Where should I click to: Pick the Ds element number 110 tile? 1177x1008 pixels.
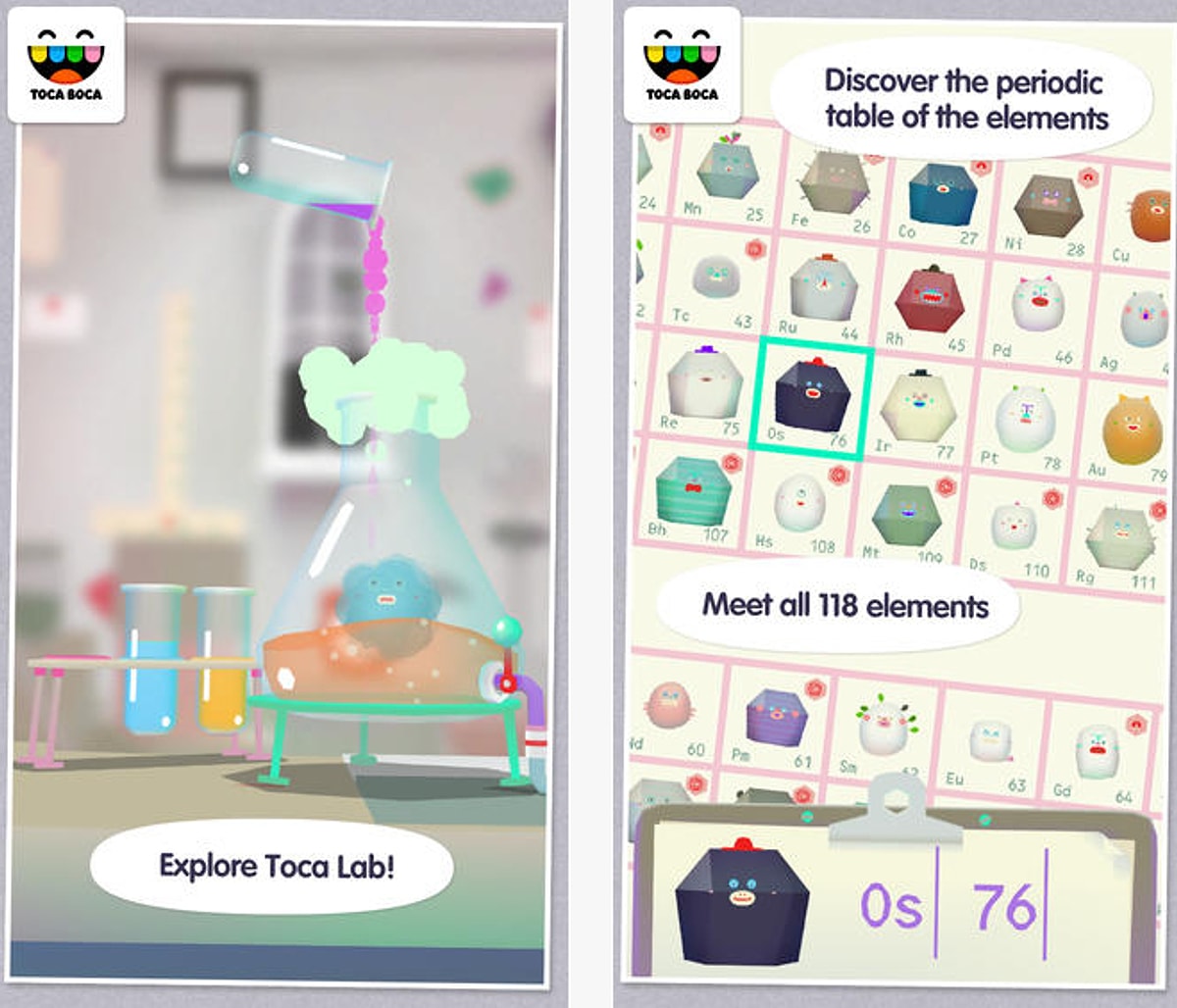[1012, 529]
